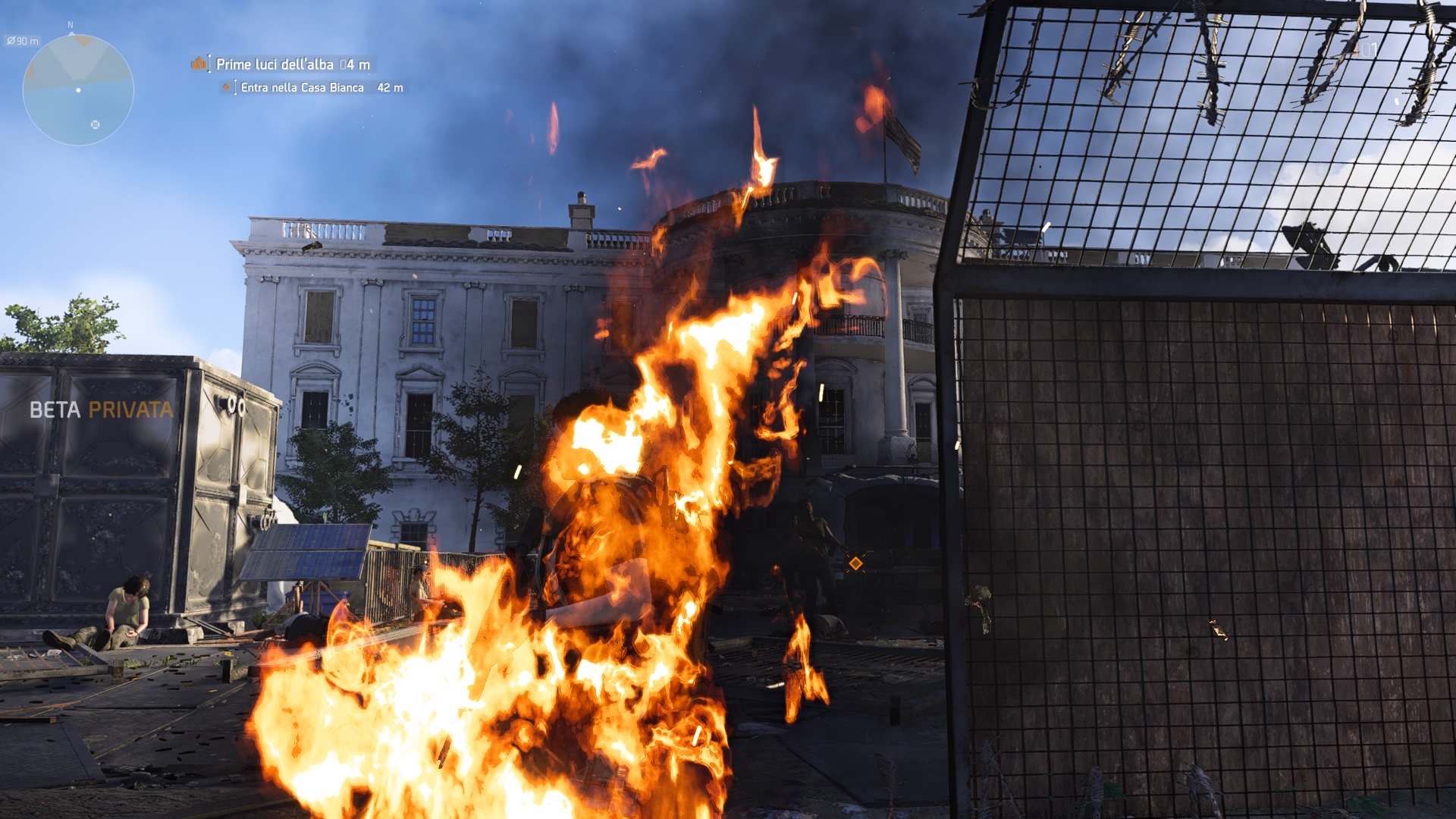Click the N compass heading above the minimap
The height and width of the screenshot is (819, 1456).
tap(70, 24)
